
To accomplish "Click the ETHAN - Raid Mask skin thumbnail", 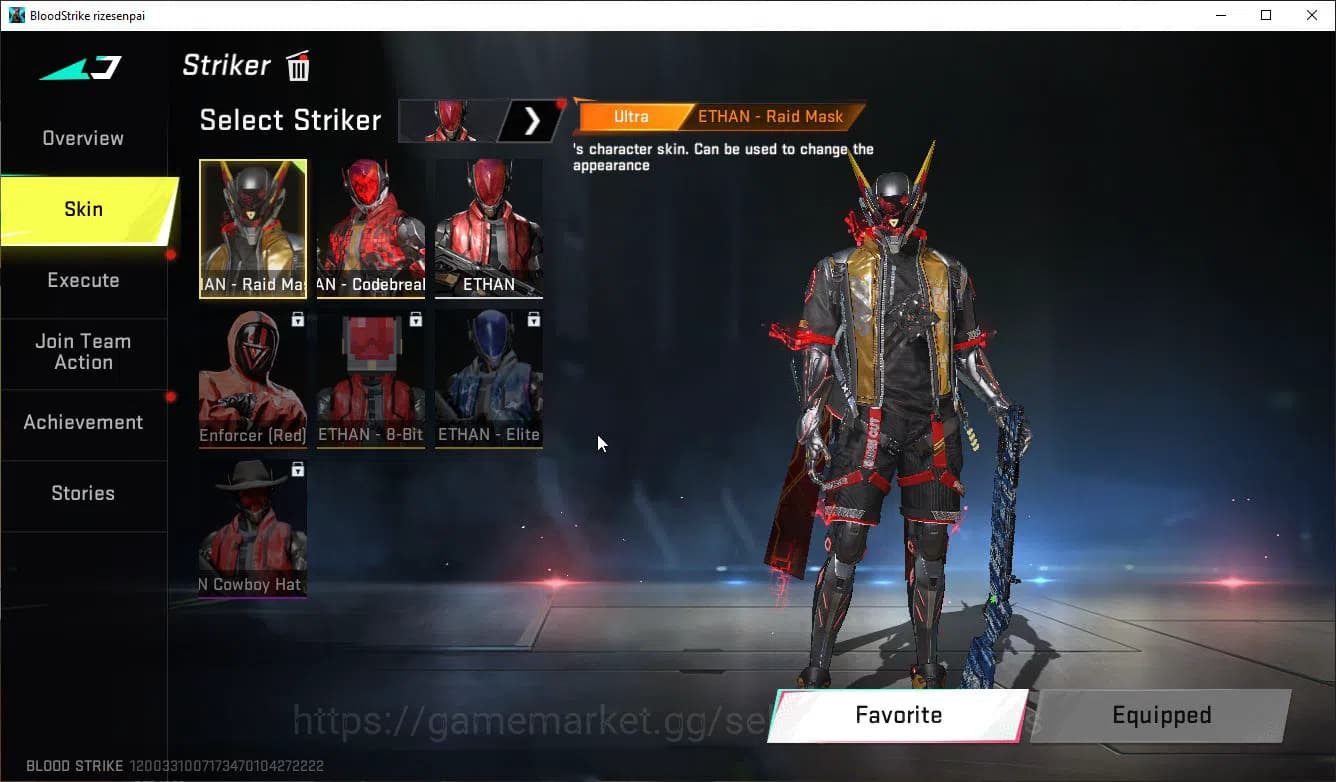I will tap(253, 228).
